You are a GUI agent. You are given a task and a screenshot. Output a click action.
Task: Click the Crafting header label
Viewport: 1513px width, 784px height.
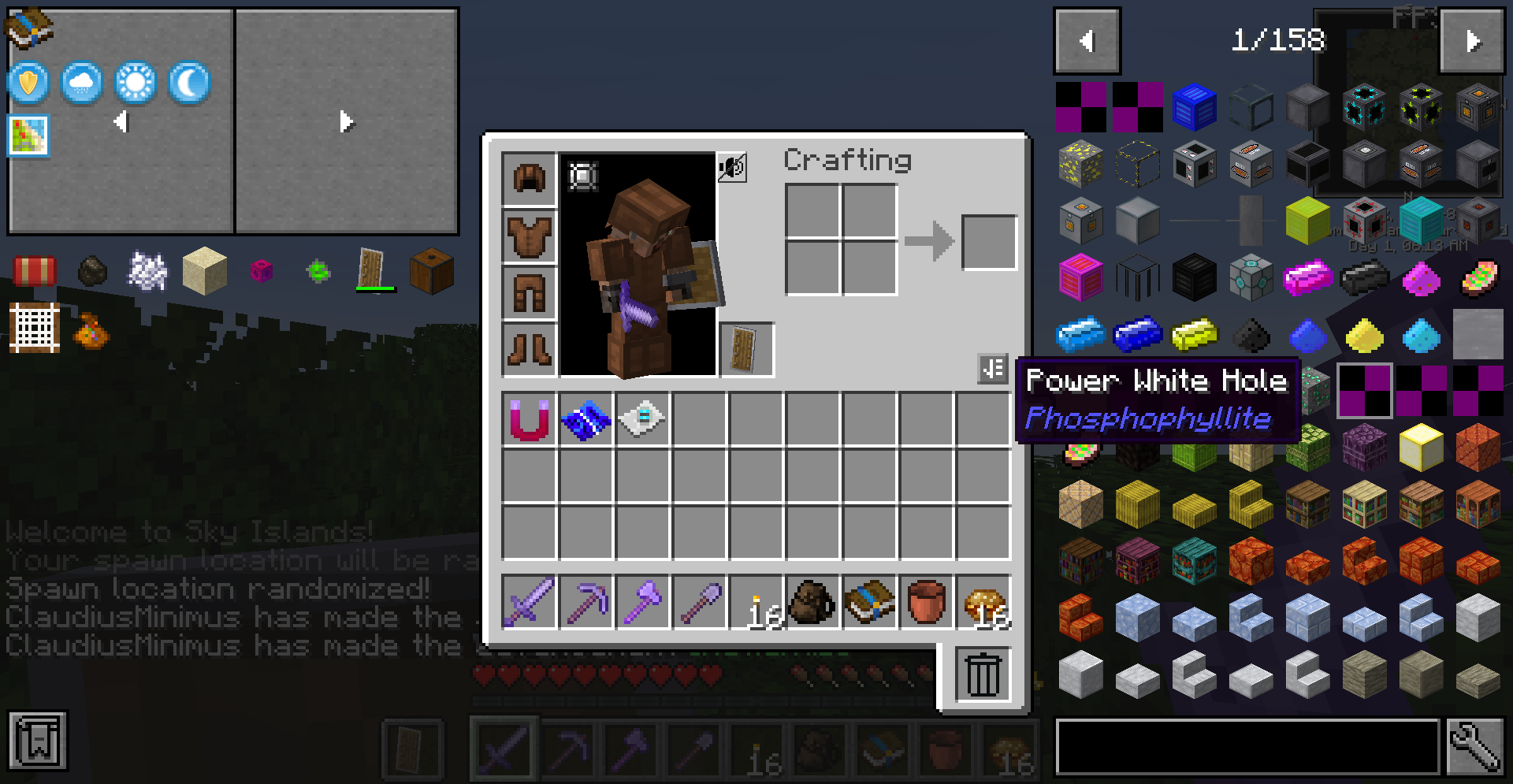tap(847, 159)
